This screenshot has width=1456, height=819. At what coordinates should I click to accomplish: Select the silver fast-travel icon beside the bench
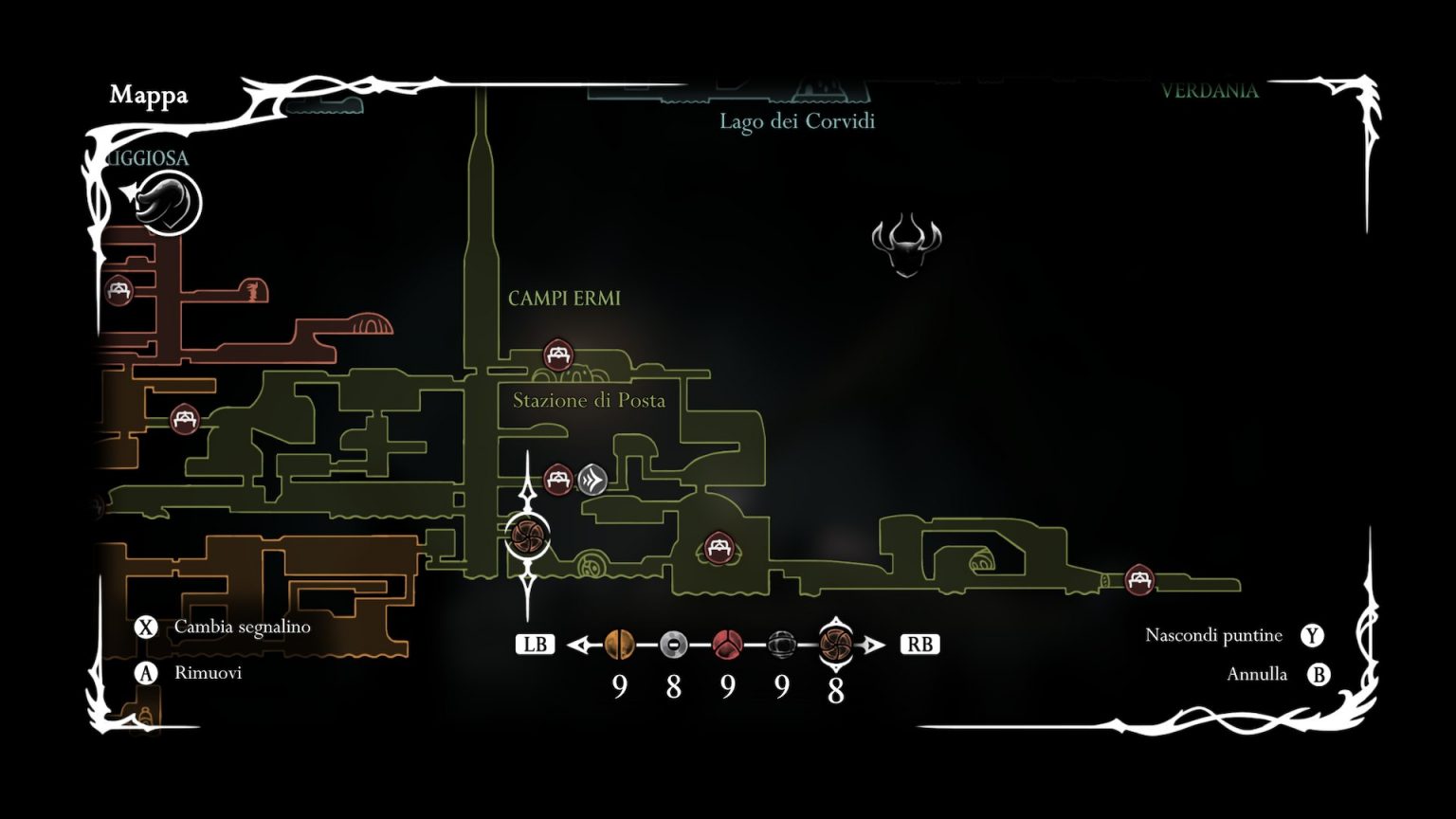591,480
